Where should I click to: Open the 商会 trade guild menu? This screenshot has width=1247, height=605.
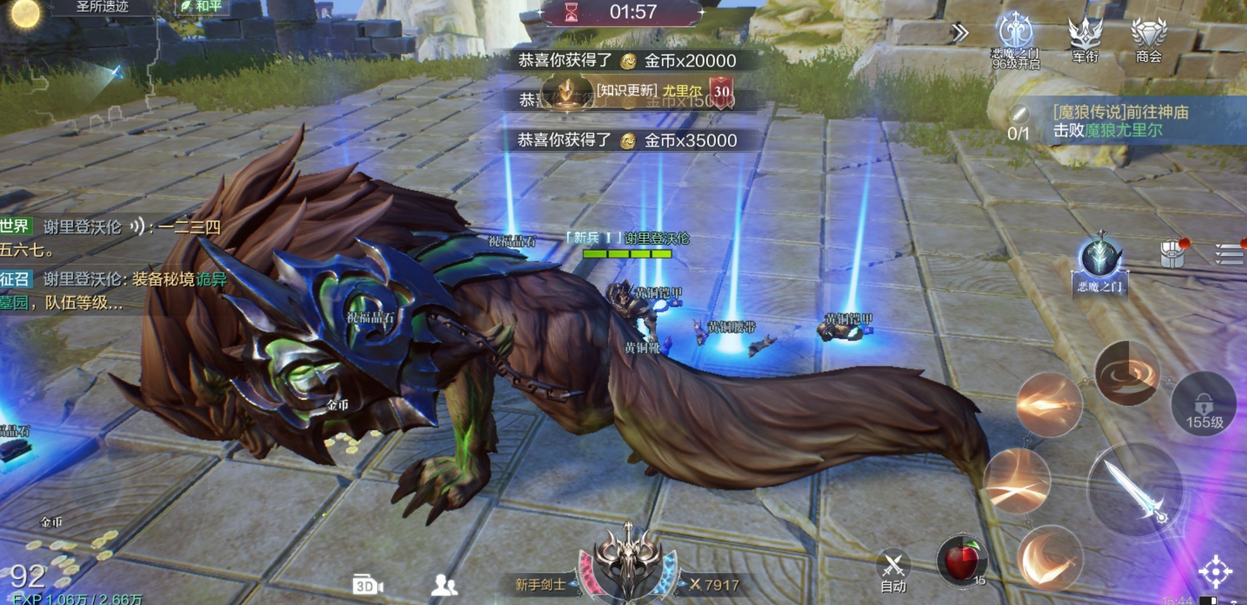coord(1148,39)
